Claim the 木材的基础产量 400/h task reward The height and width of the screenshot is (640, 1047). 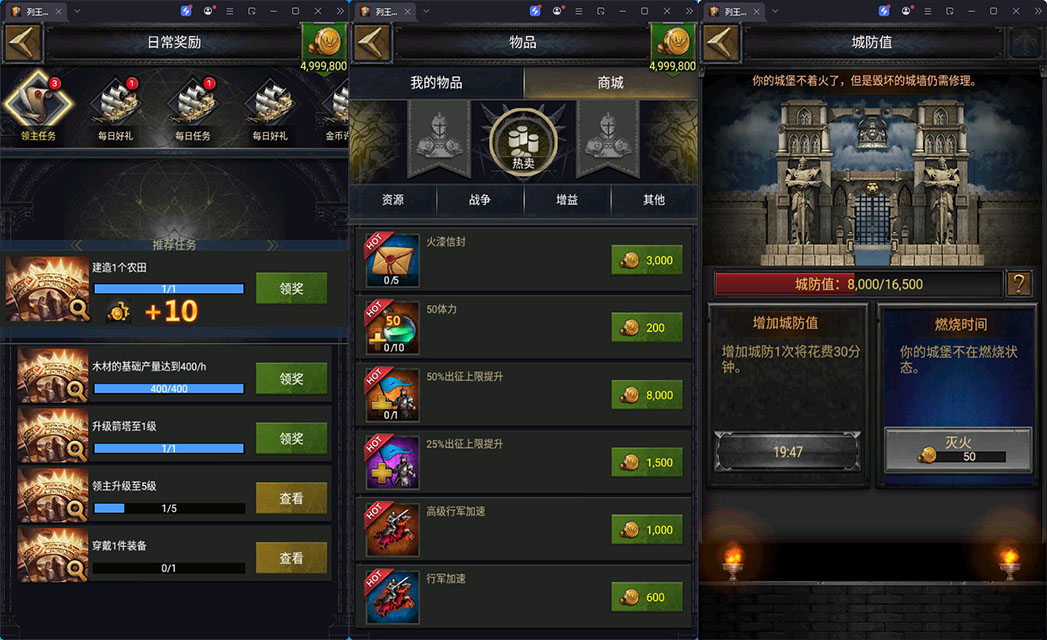click(291, 378)
